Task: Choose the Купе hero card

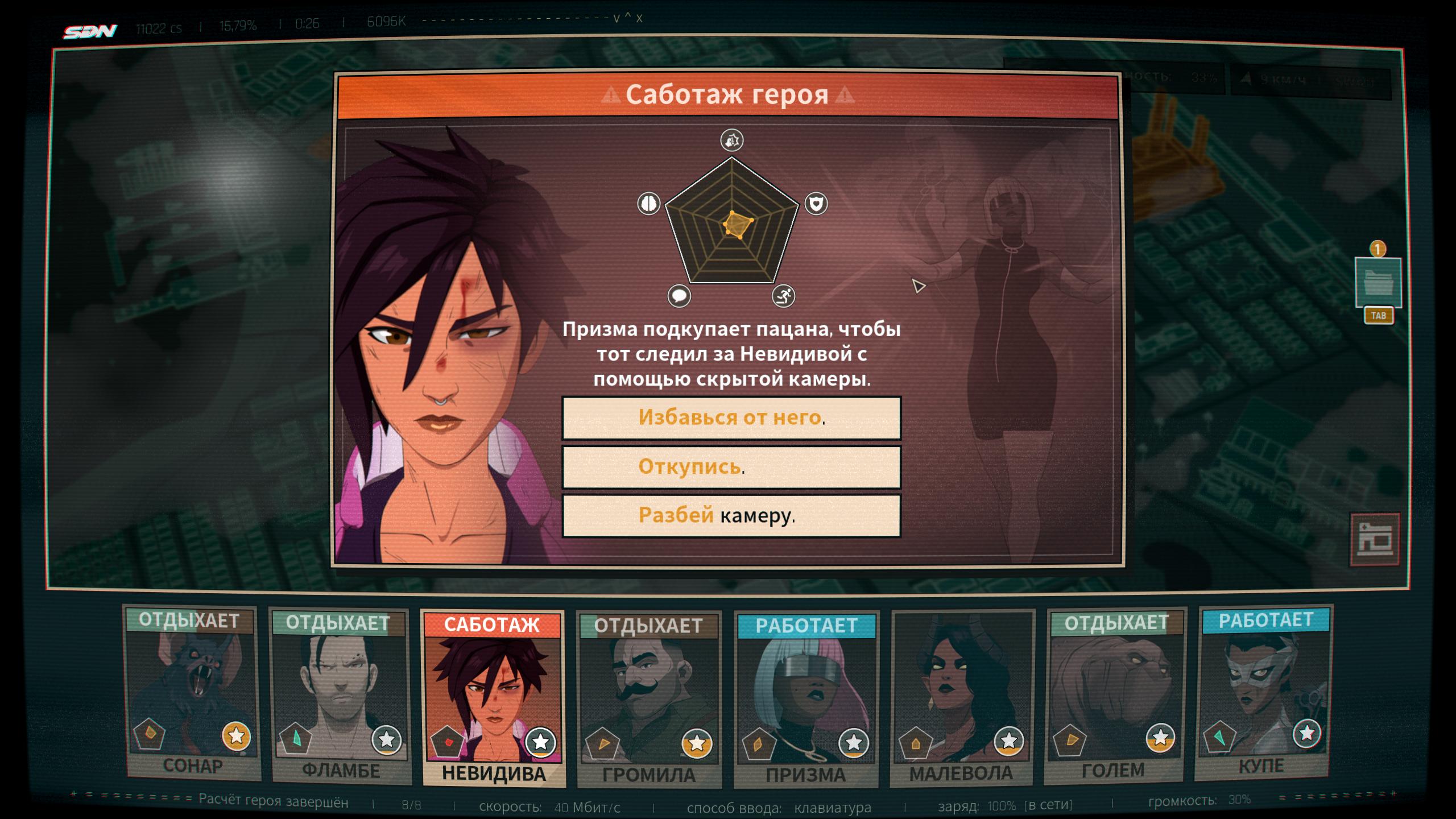Action: pos(1264,692)
